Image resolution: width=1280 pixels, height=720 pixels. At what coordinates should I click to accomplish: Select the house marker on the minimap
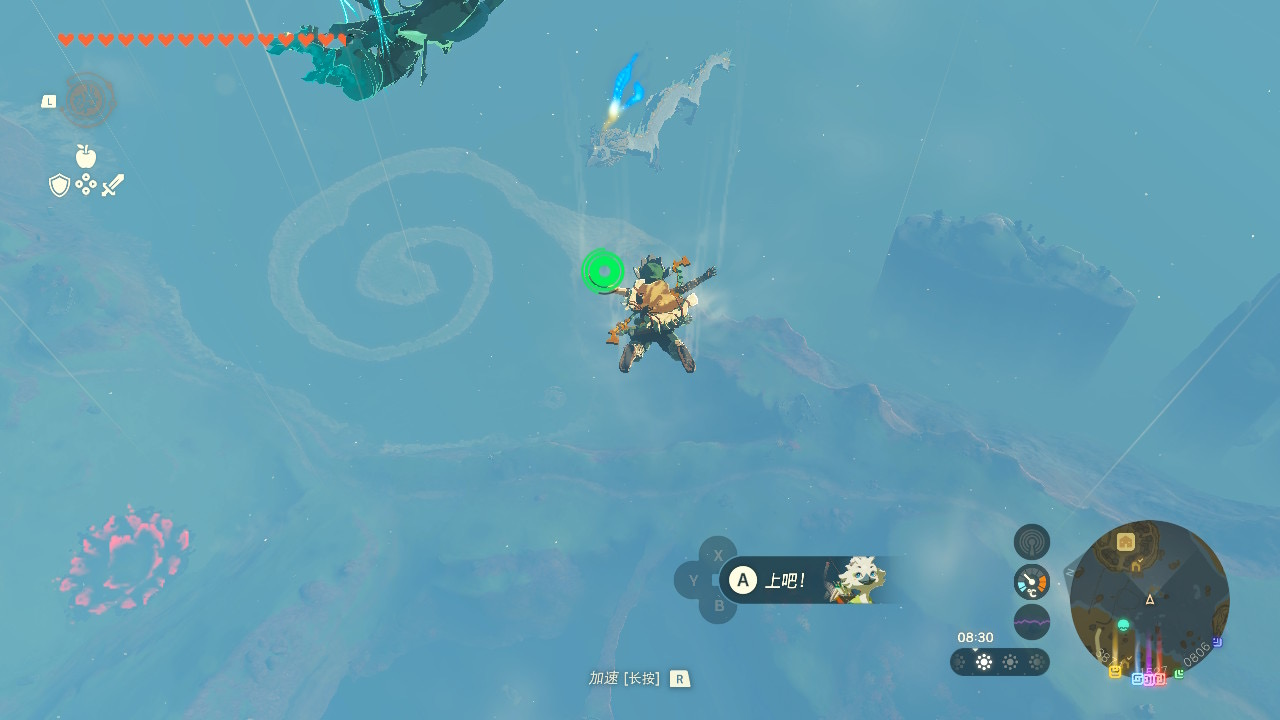point(1126,542)
